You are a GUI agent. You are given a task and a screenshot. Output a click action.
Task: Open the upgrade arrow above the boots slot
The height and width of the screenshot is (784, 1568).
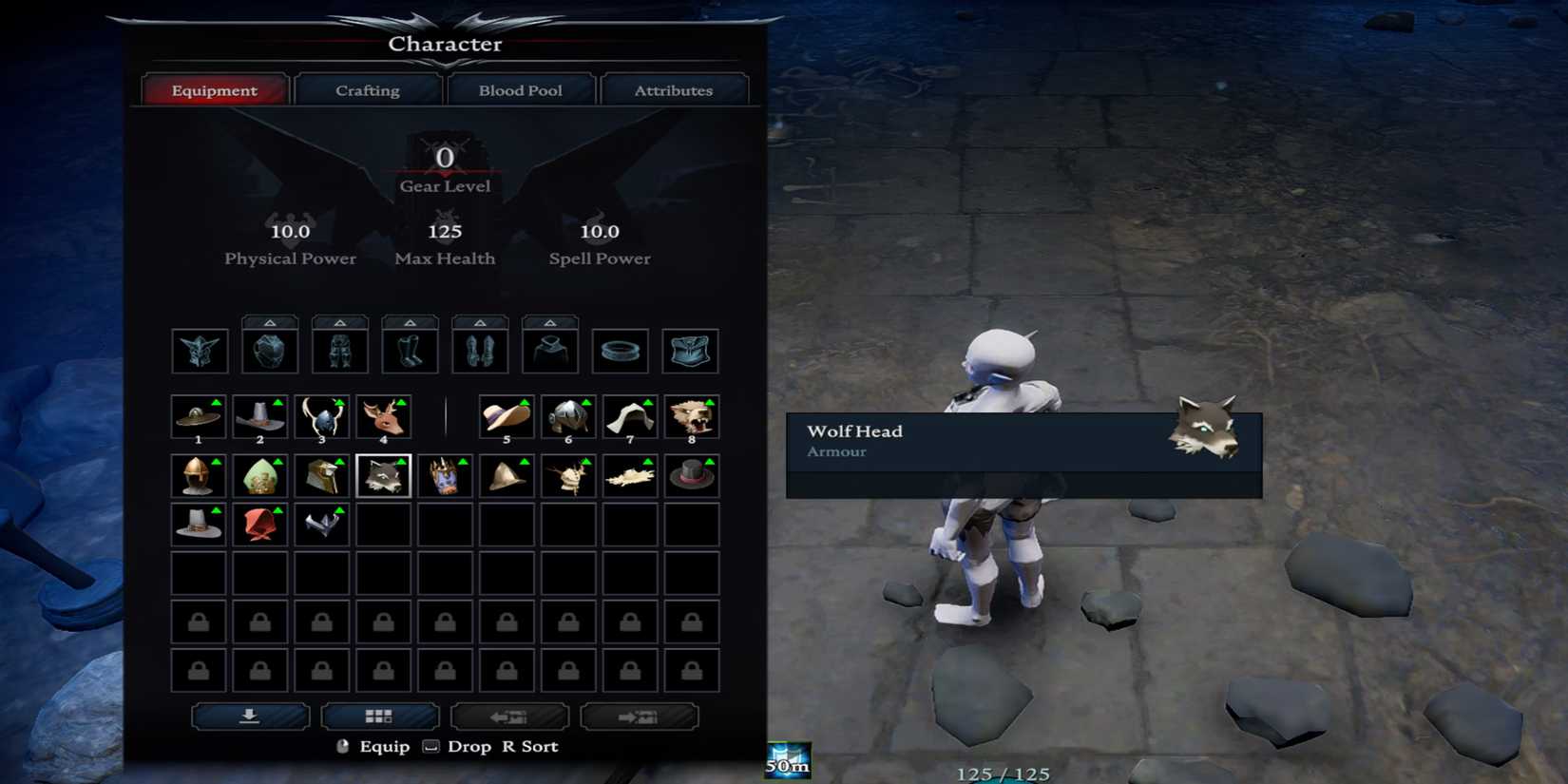point(410,322)
